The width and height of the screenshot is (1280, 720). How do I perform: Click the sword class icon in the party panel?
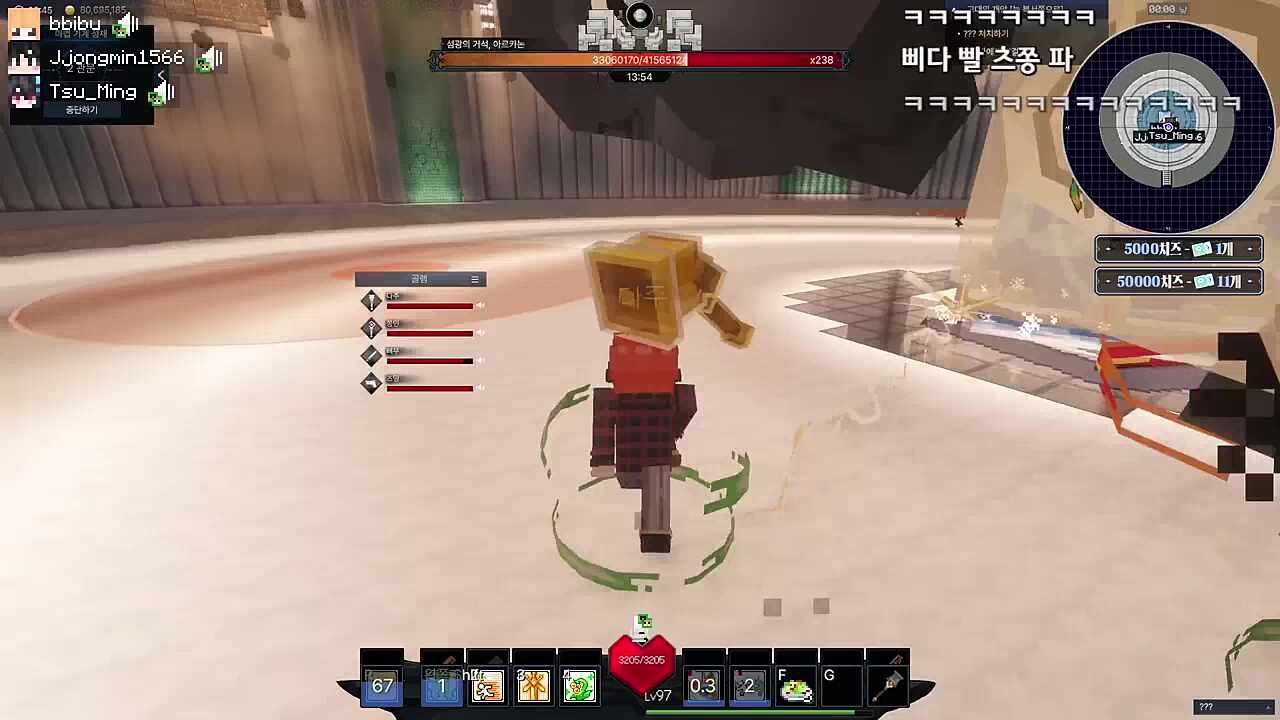(x=371, y=355)
